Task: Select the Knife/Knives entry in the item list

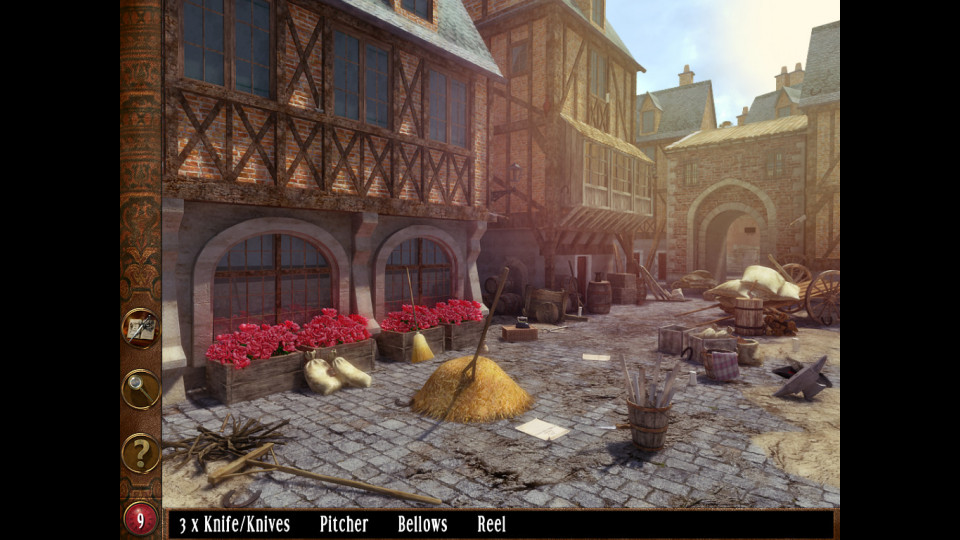Action: point(234,524)
